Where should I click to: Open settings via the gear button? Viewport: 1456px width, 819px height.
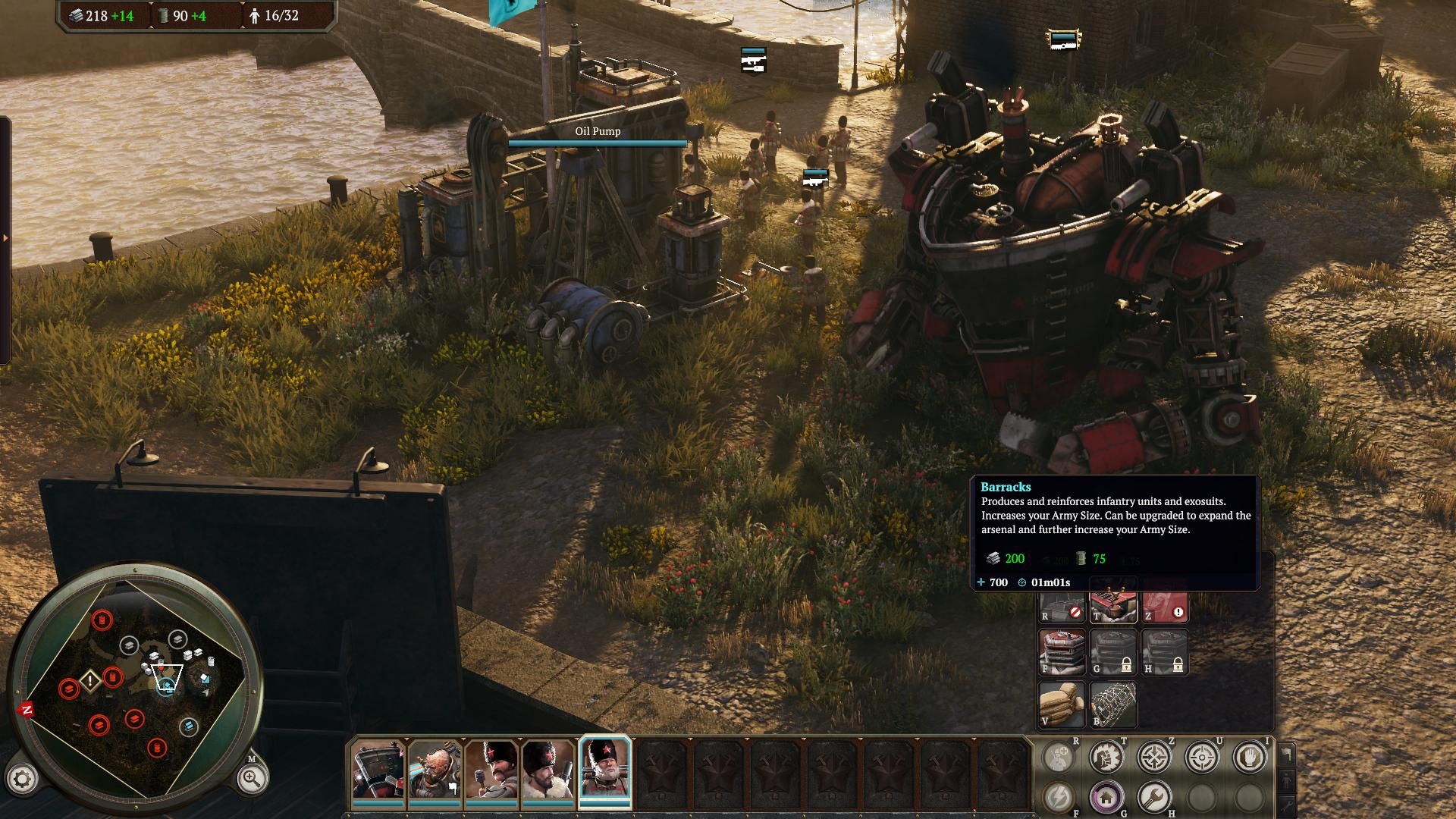22,778
